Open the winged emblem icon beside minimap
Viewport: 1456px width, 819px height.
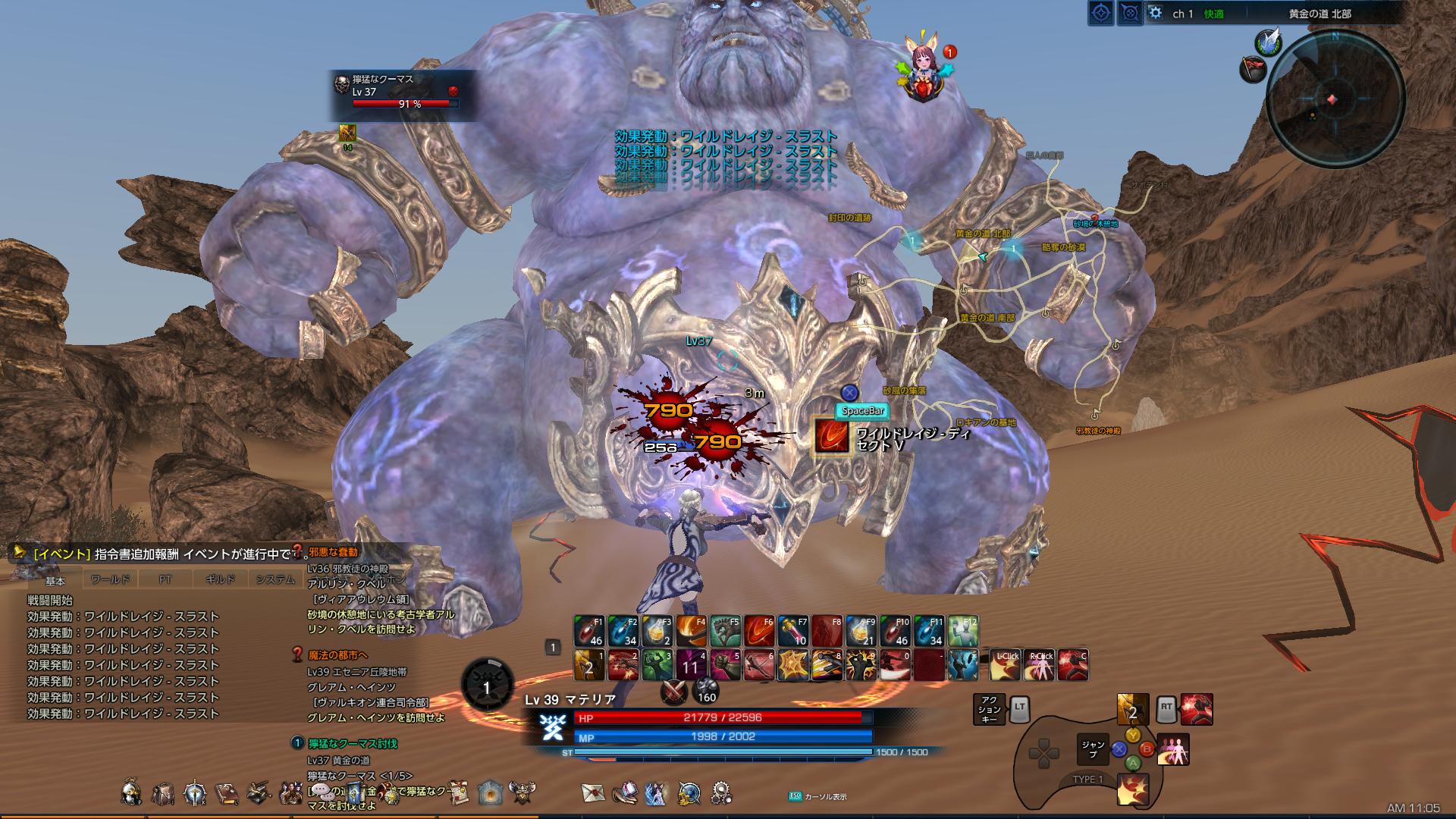click(x=1267, y=43)
